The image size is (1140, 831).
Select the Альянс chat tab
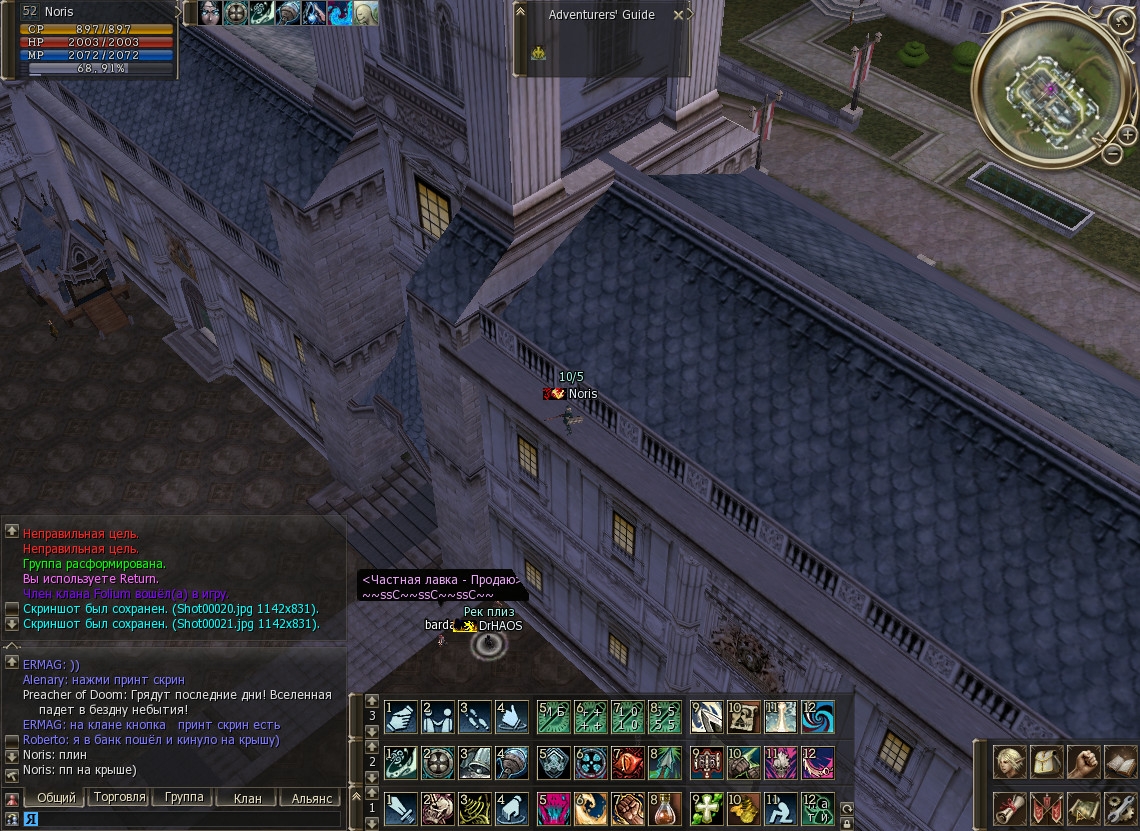tap(312, 798)
